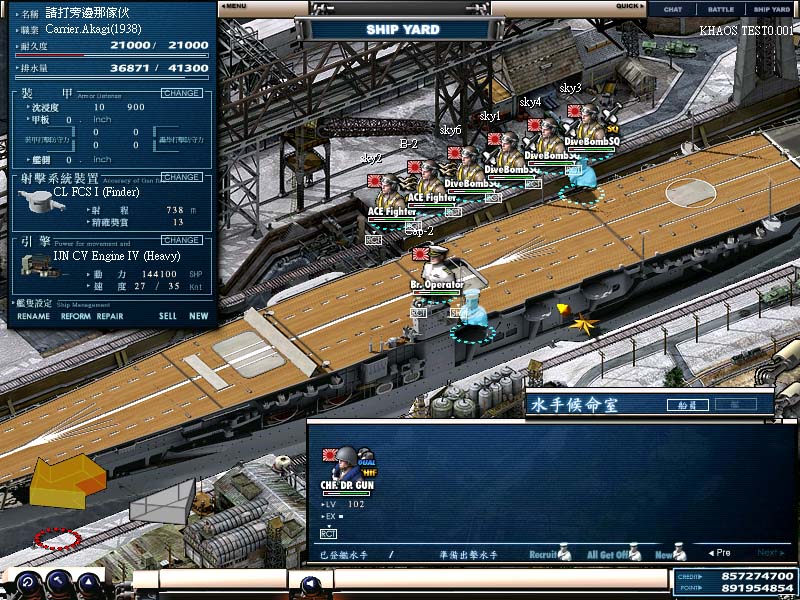Viewport: 800px width, 600px height.
Task: Repair the Carrier Akagi
Action: point(110,316)
